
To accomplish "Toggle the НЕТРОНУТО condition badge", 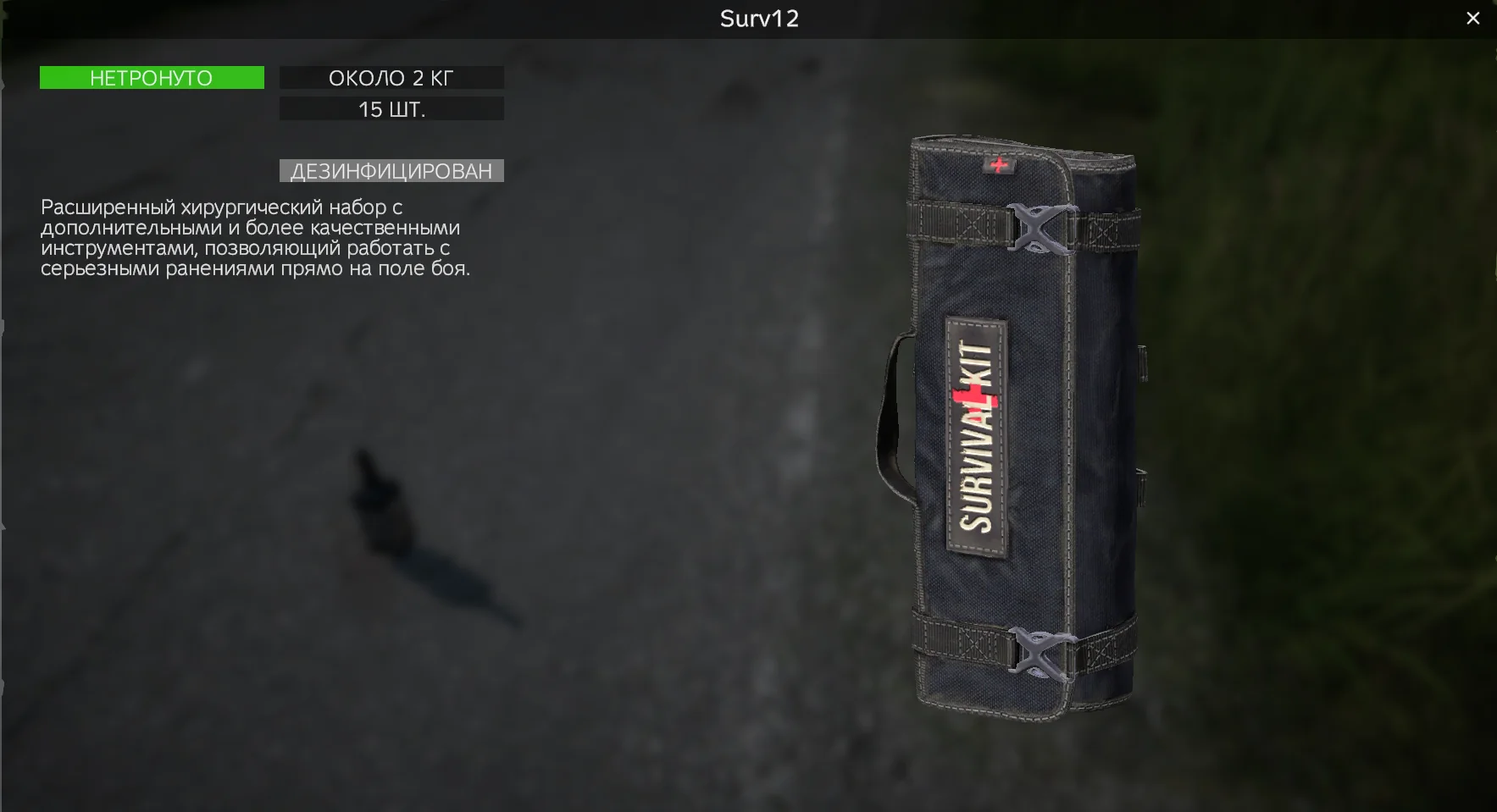I will [151, 78].
